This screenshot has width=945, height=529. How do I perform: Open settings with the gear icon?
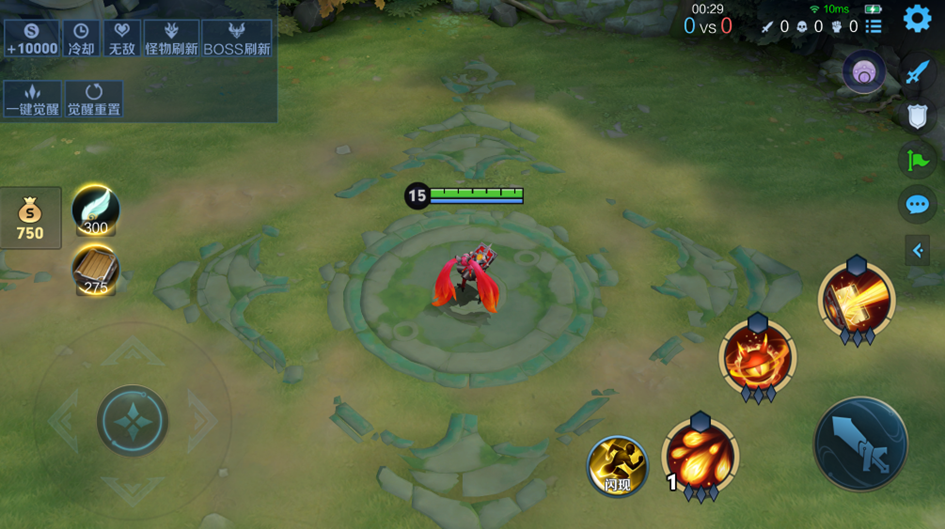[917, 19]
